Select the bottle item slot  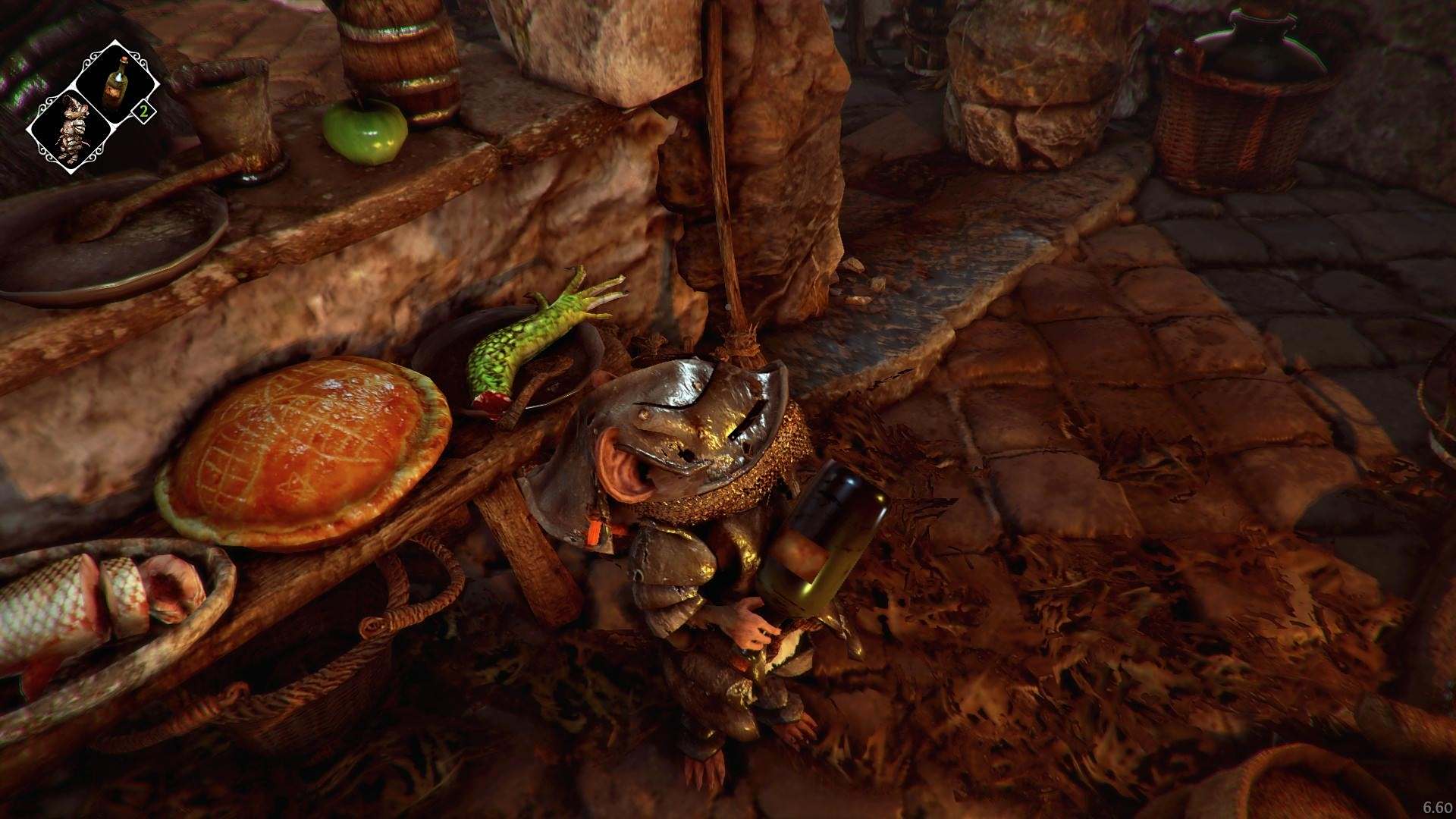click(x=116, y=80)
